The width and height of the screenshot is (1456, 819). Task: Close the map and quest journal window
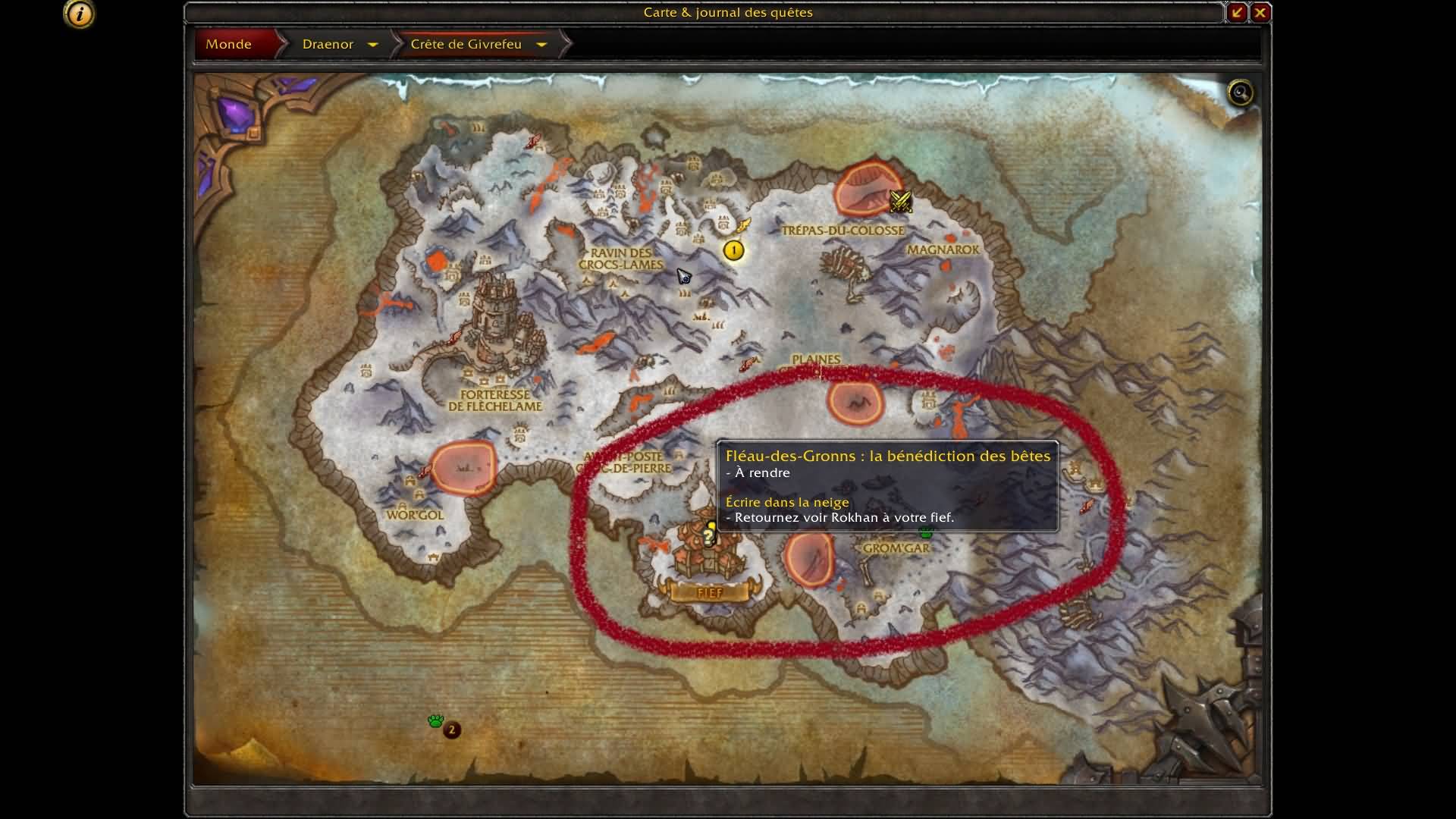1260,12
